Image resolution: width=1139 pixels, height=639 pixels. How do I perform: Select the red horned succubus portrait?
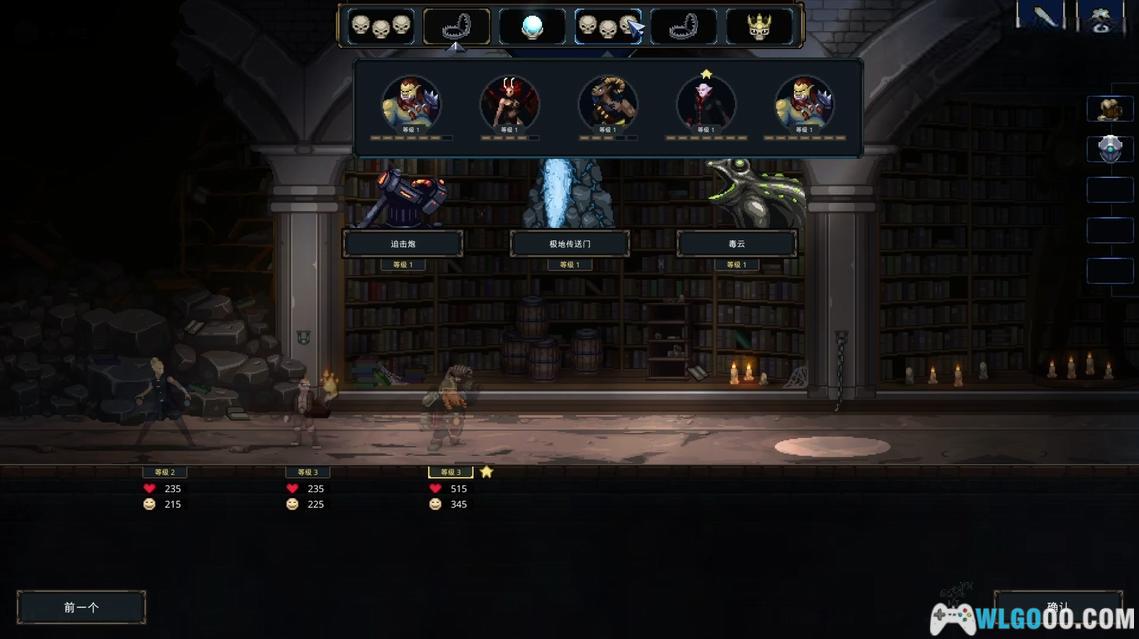[x=510, y=103]
